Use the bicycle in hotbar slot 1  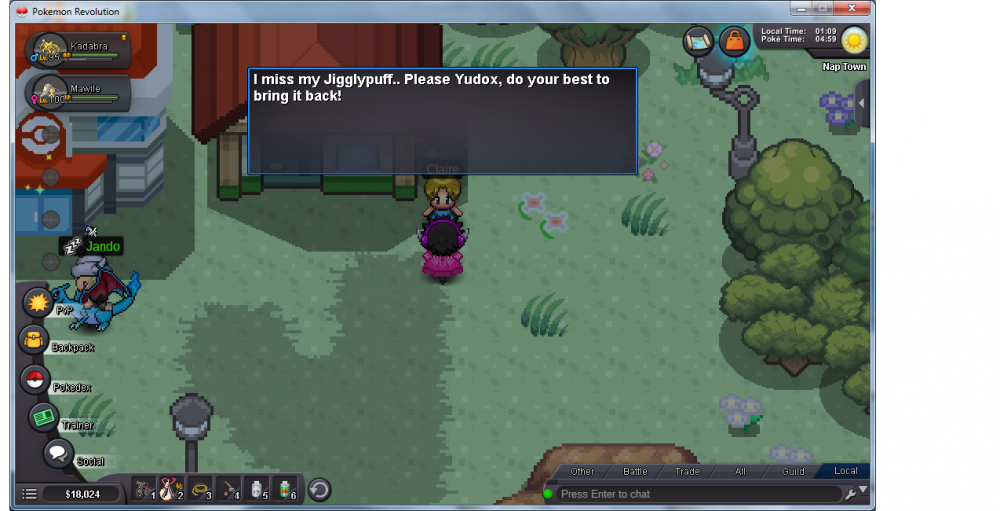click(x=145, y=490)
